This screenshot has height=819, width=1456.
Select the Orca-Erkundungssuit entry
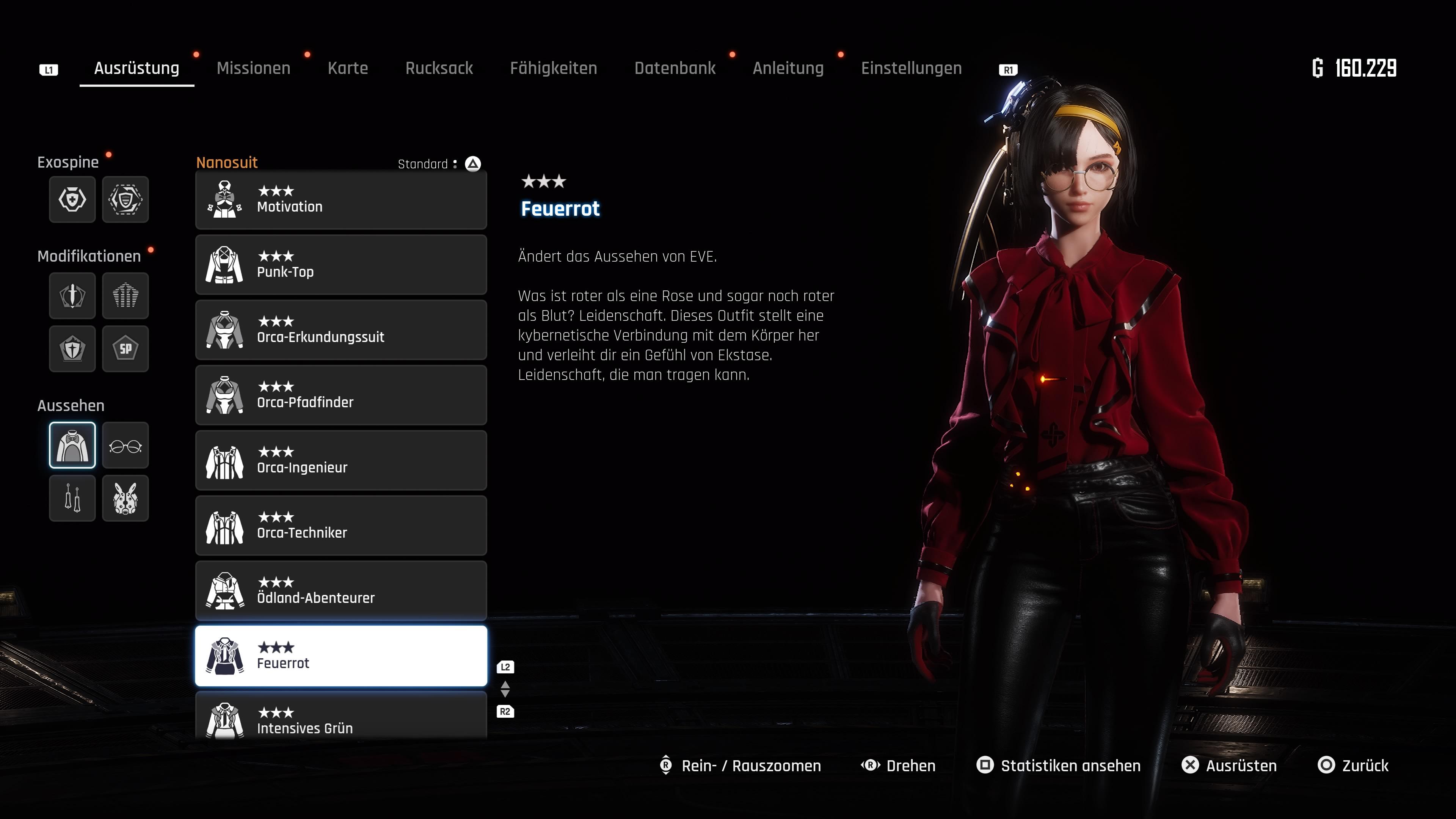[341, 330]
